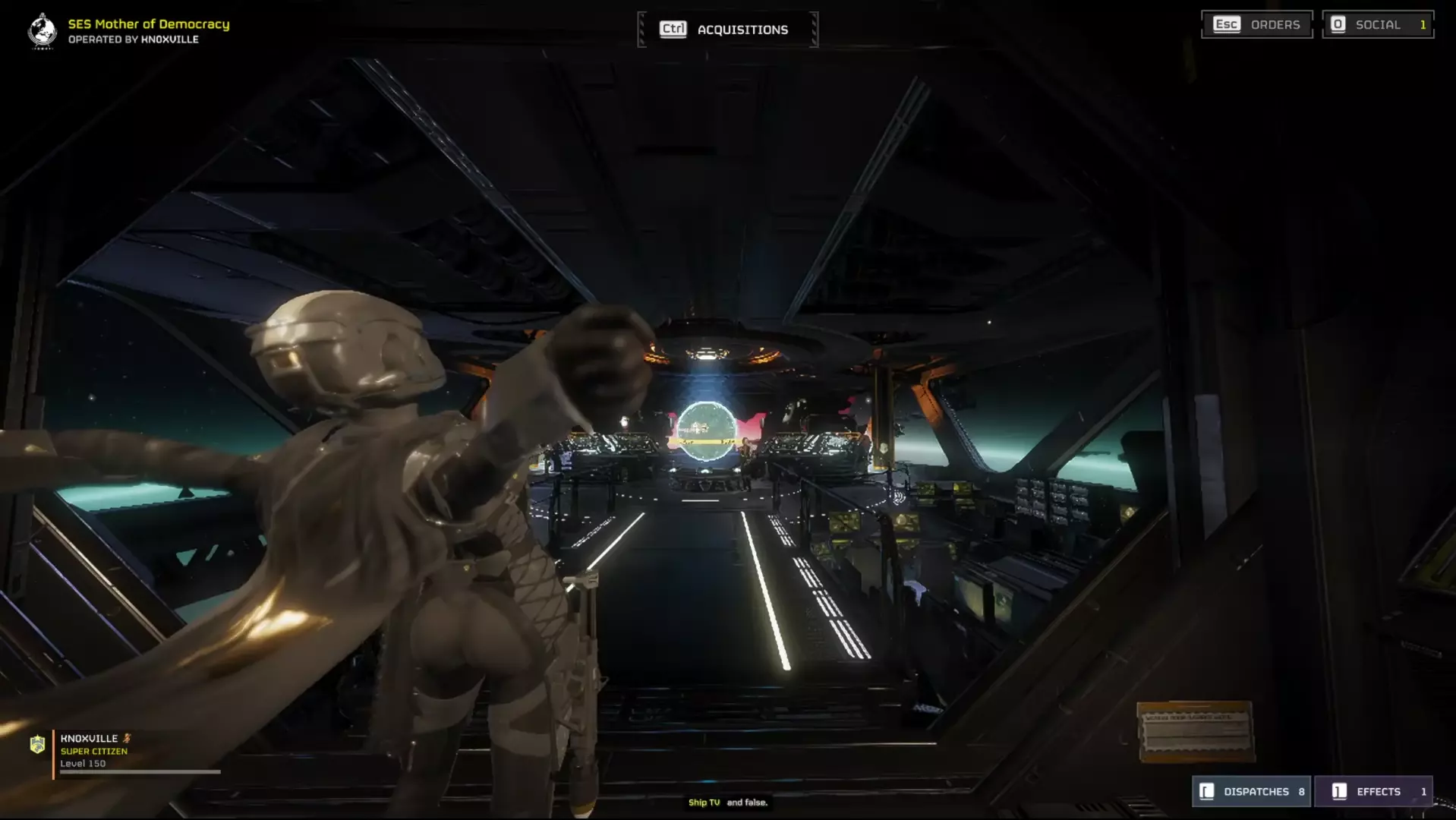Show the Dispatches list
Screen dimensions: 1456x820
click(1251, 791)
